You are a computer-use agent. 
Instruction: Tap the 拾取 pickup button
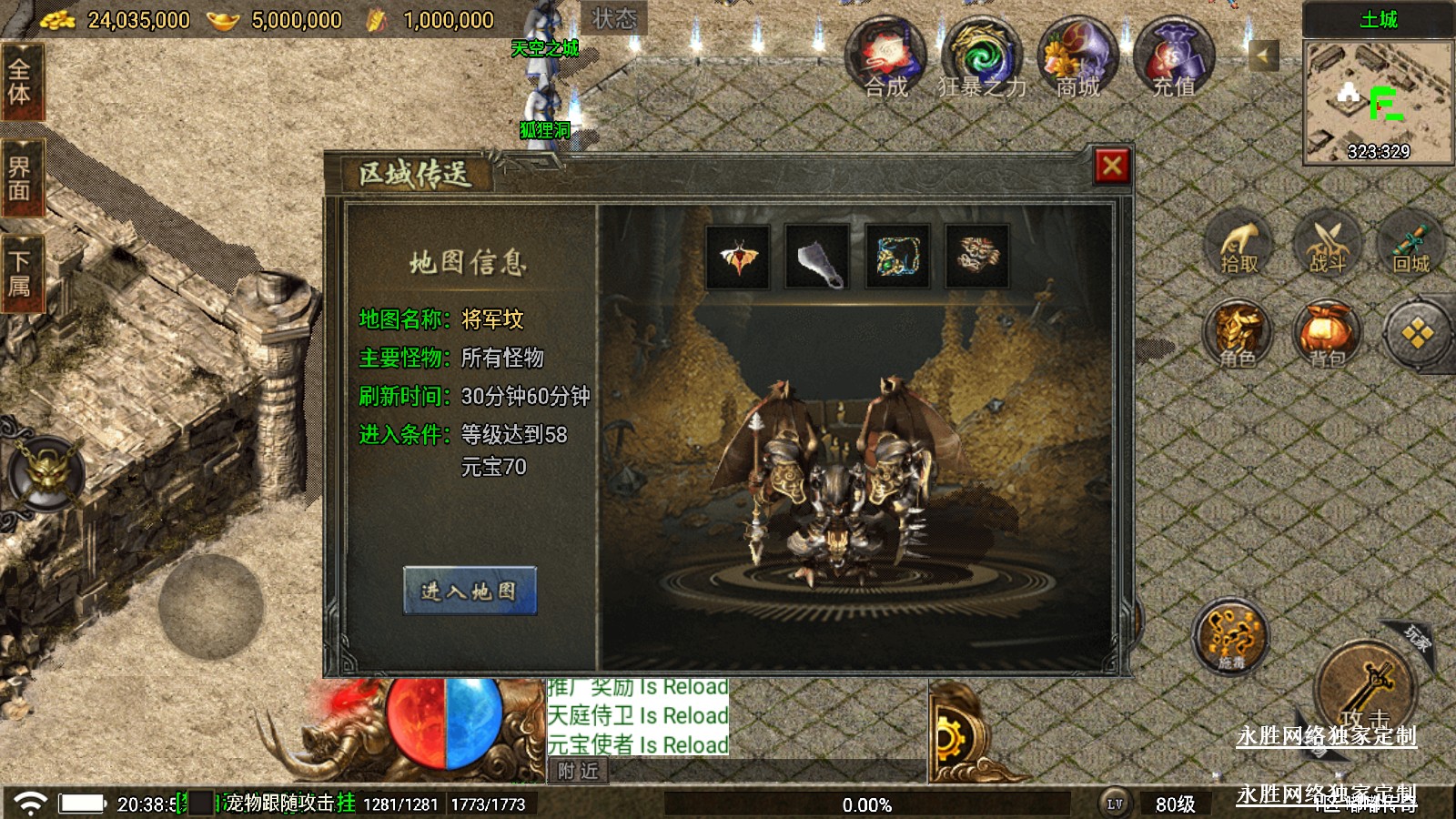coord(1239,244)
